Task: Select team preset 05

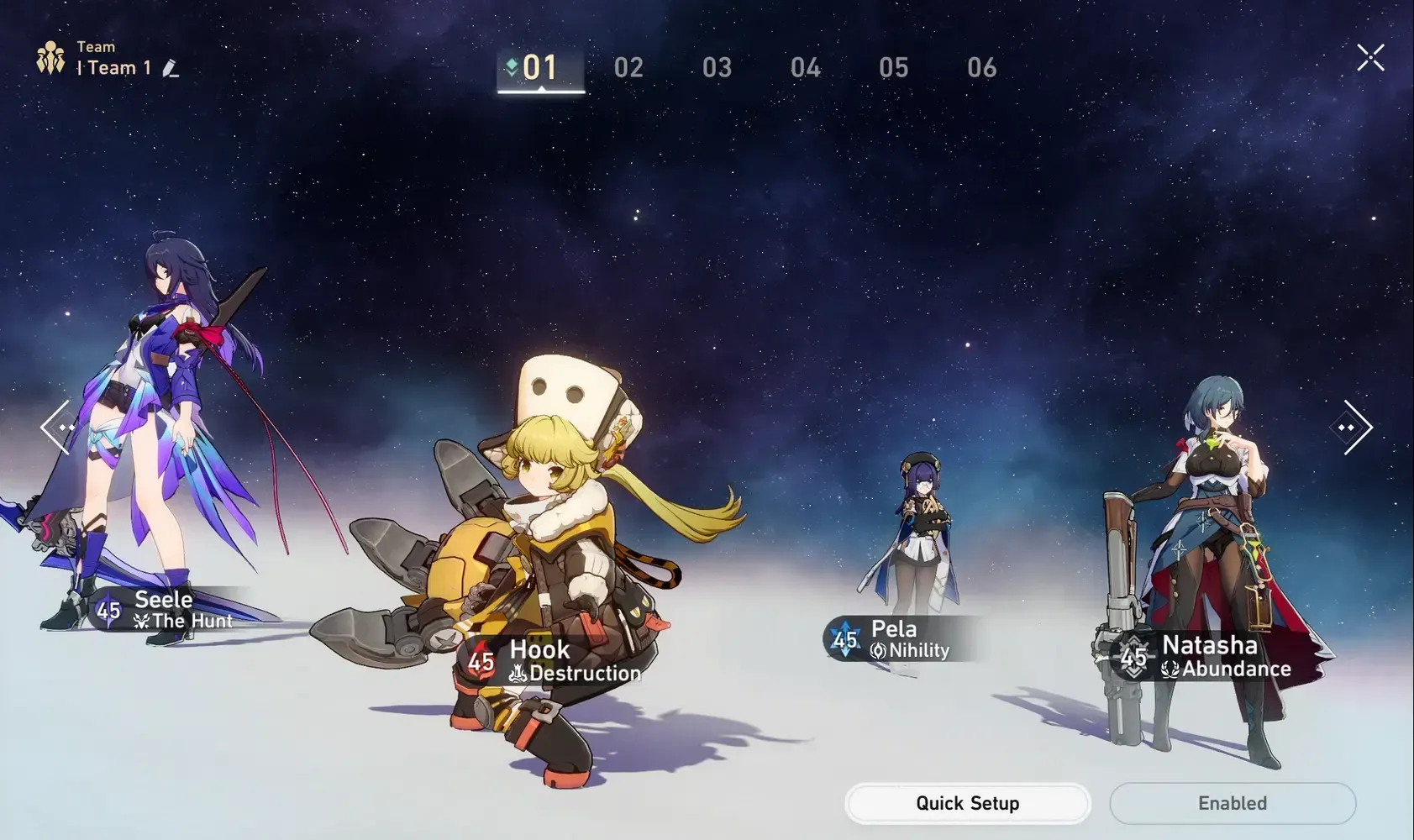Action: (893, 67)
